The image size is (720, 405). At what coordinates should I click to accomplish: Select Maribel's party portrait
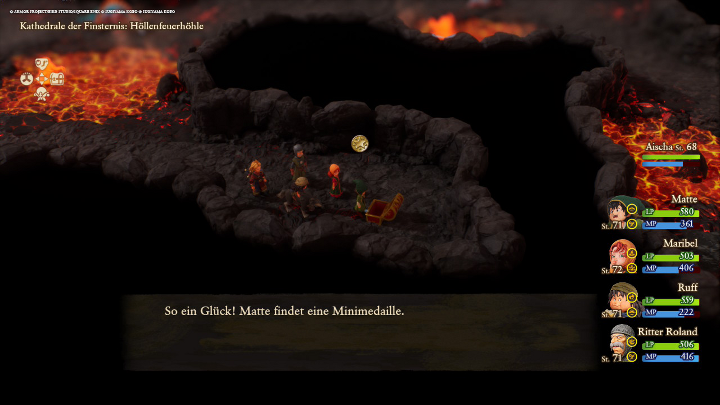point(618,257)
